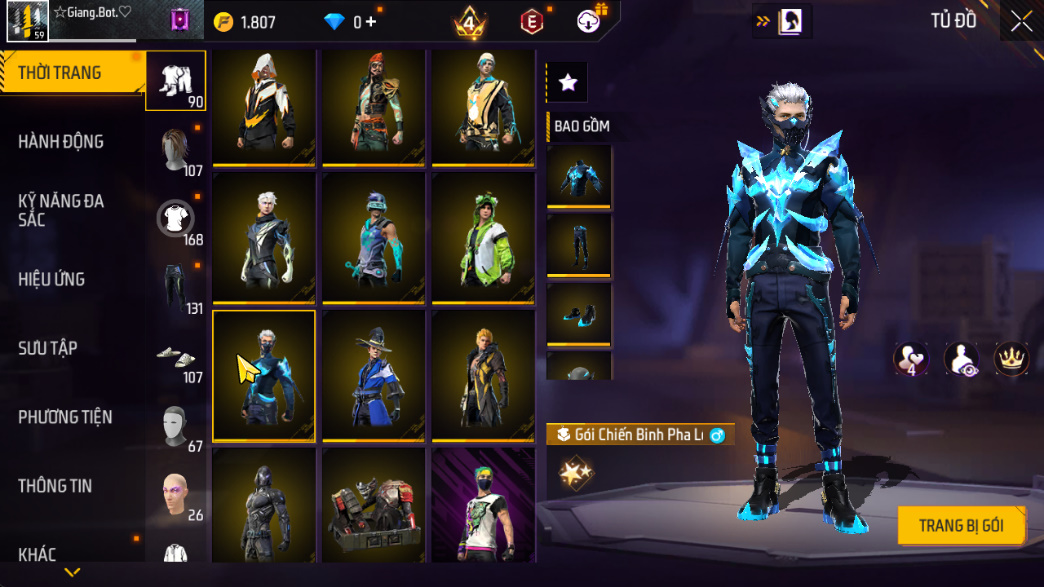This screenshot has height=587, width=1044.
Task: Open the player profile avatar
Action: (27, 20)
